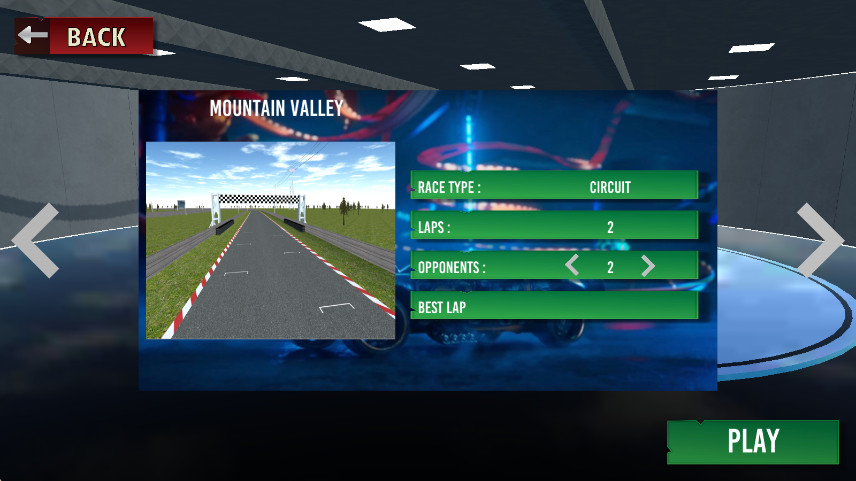Go back with the BACK button
The width and height of the screenshot is (856, 481).
coord(85,37)
